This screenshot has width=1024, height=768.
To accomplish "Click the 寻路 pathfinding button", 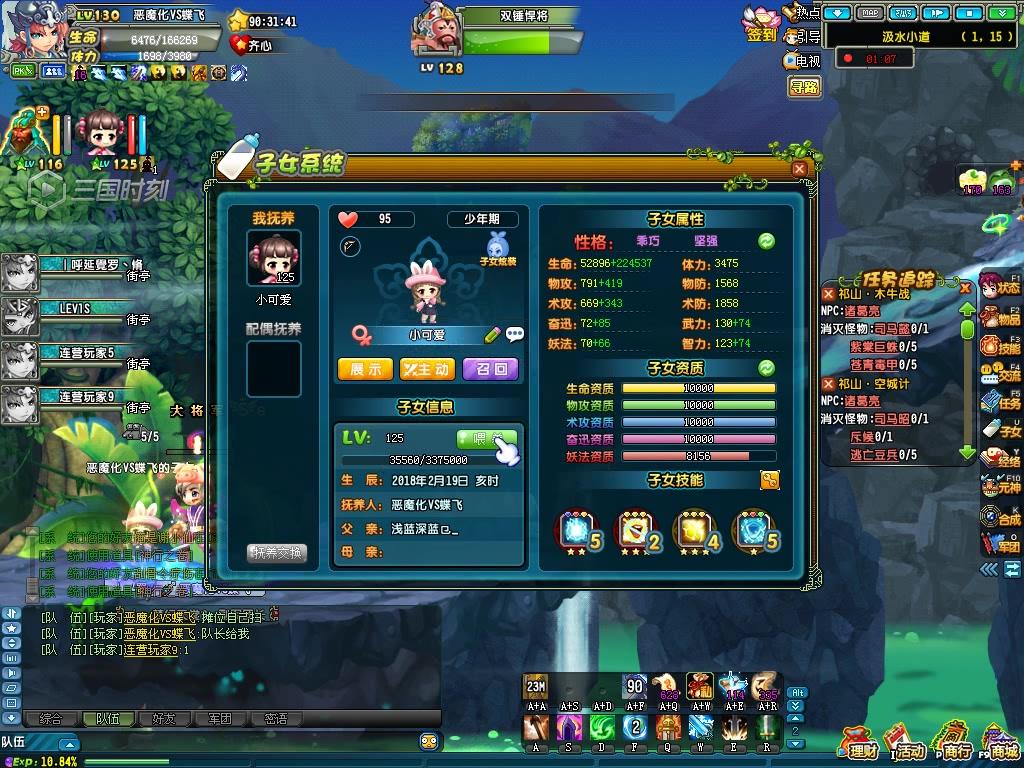I will [804, 87].
